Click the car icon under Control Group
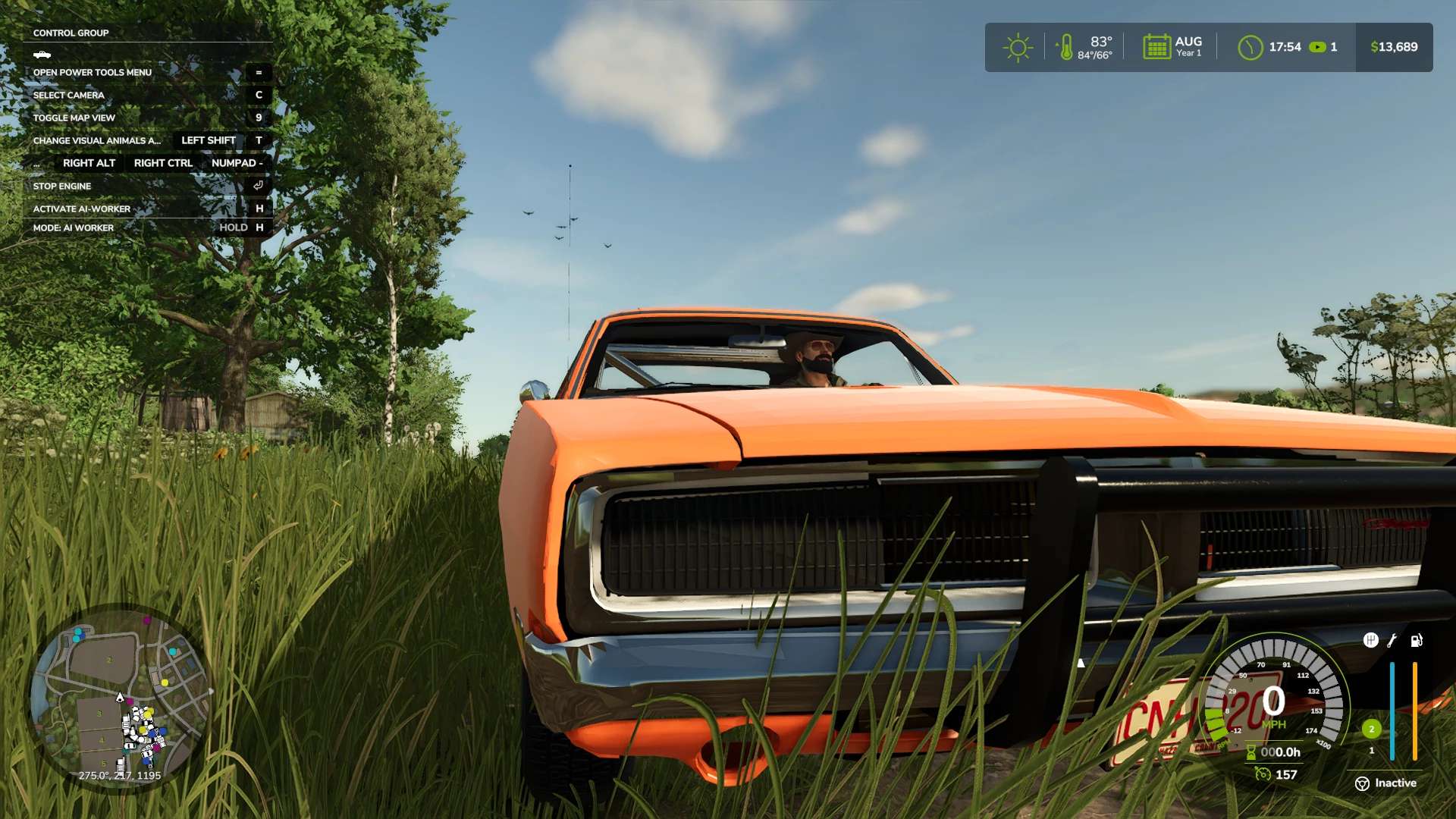The width and height of the screenshot is (1456, 819). [42, 55]
